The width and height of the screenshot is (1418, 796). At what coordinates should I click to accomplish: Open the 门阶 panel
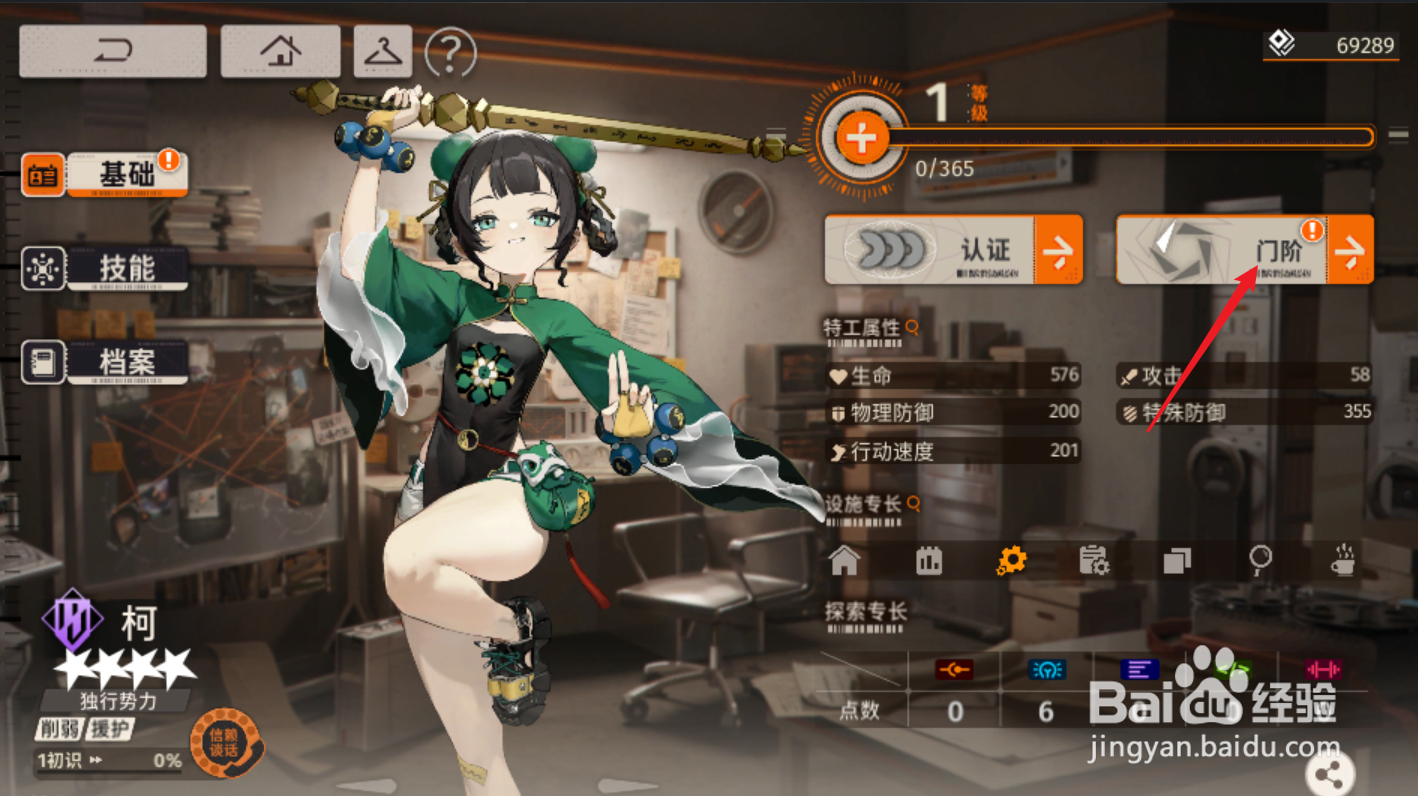click(x=1244, y=250)
